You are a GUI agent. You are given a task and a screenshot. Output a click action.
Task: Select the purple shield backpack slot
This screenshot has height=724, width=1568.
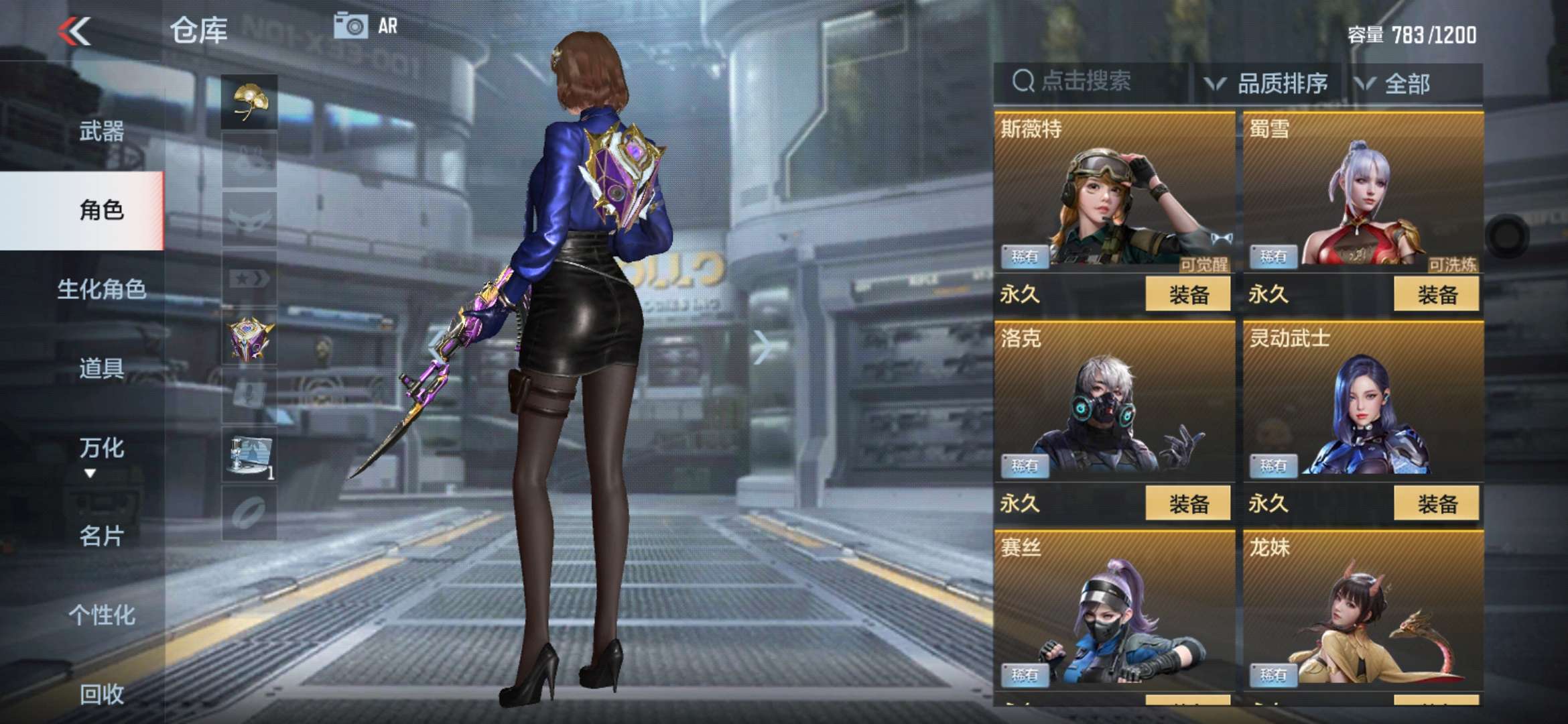[249, 339]
